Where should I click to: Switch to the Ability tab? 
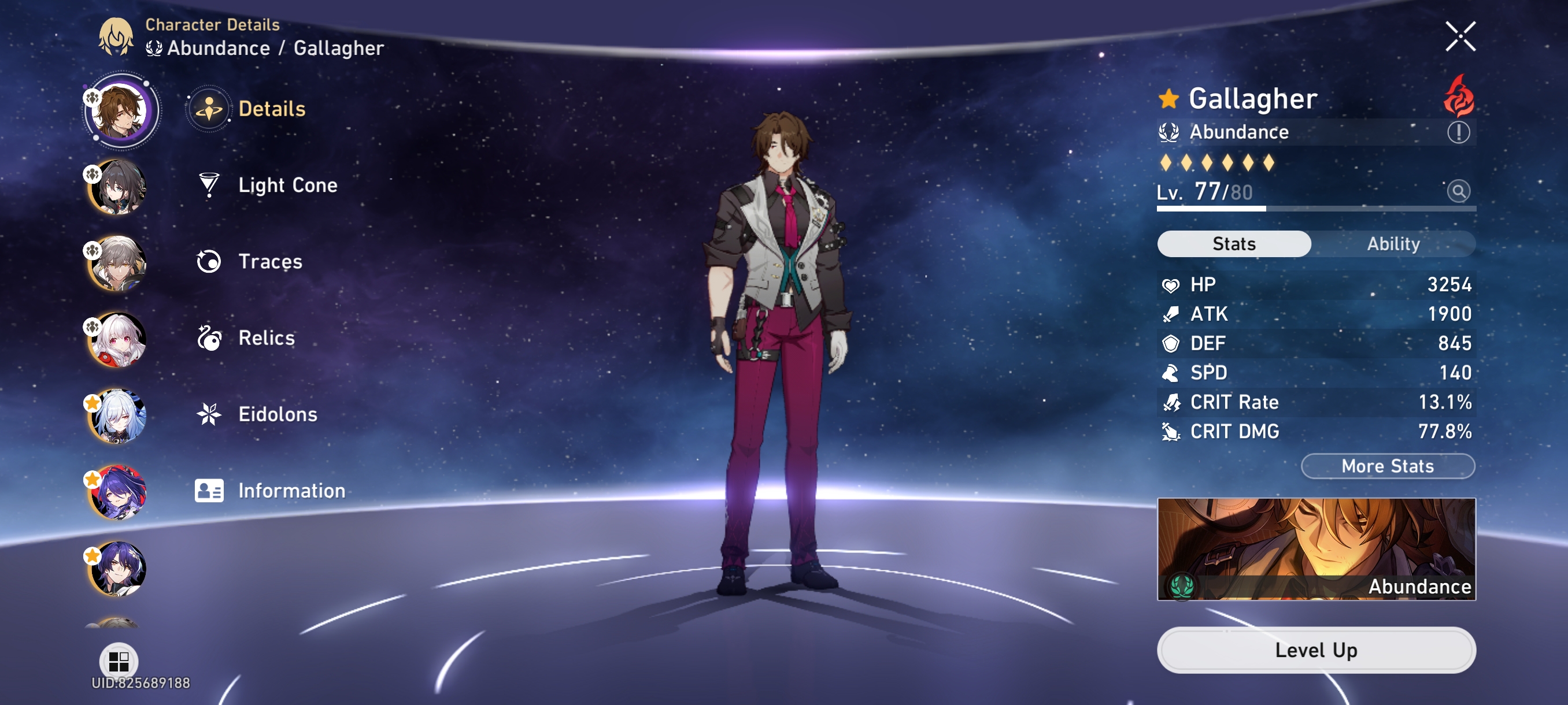pos(1394,243)
